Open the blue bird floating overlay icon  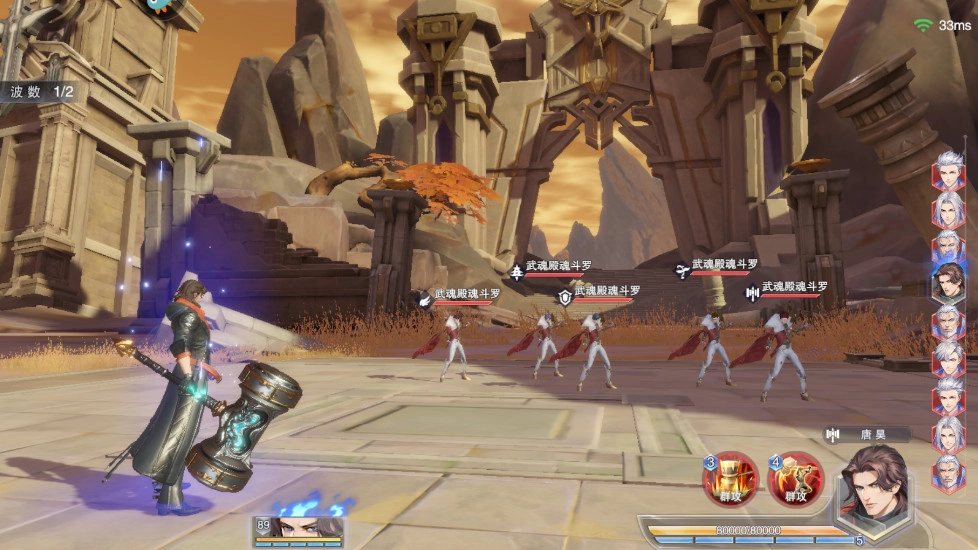(x=158, y=5)
